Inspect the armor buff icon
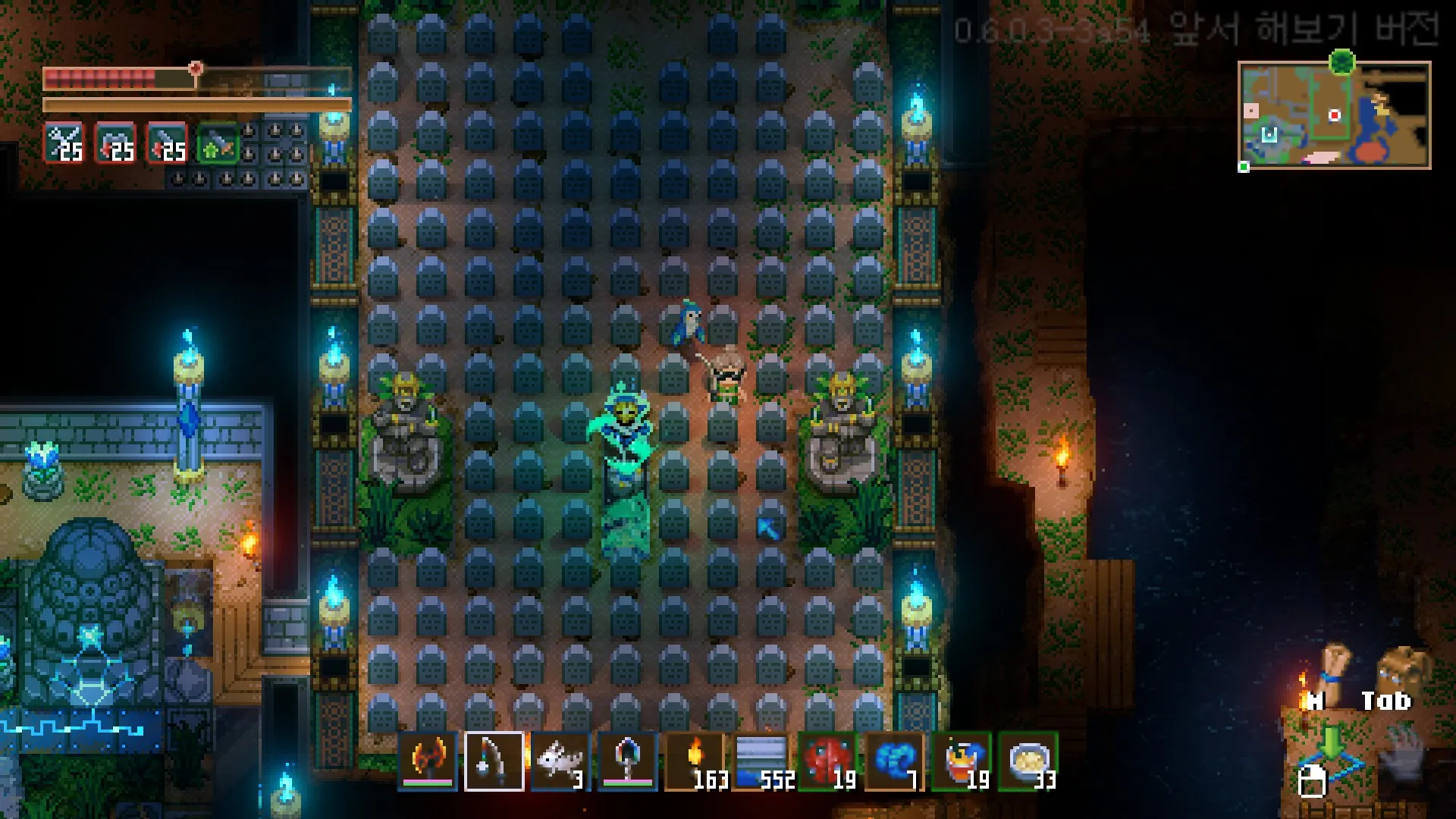The height and width of the screenshot is (819, 1456). (x=115, y=143)
